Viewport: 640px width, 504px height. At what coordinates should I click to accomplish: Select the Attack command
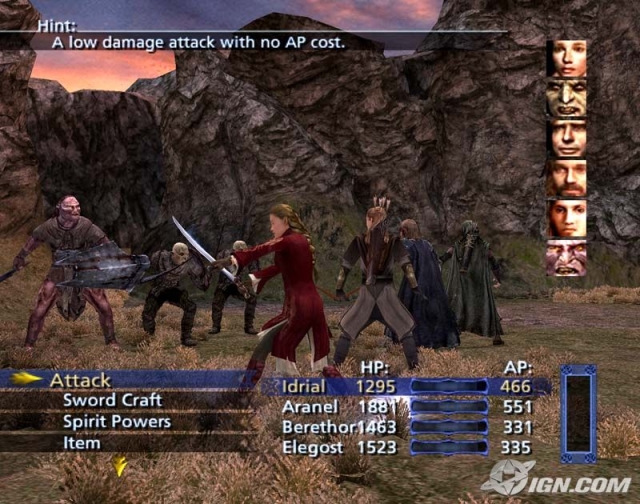(80, 380)
